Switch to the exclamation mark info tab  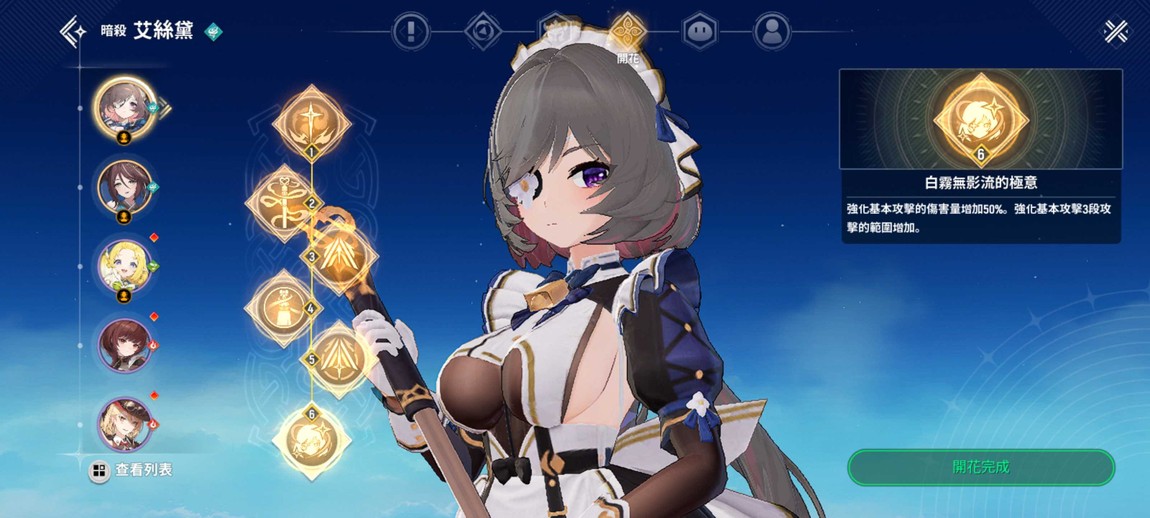tap(410, 32)
